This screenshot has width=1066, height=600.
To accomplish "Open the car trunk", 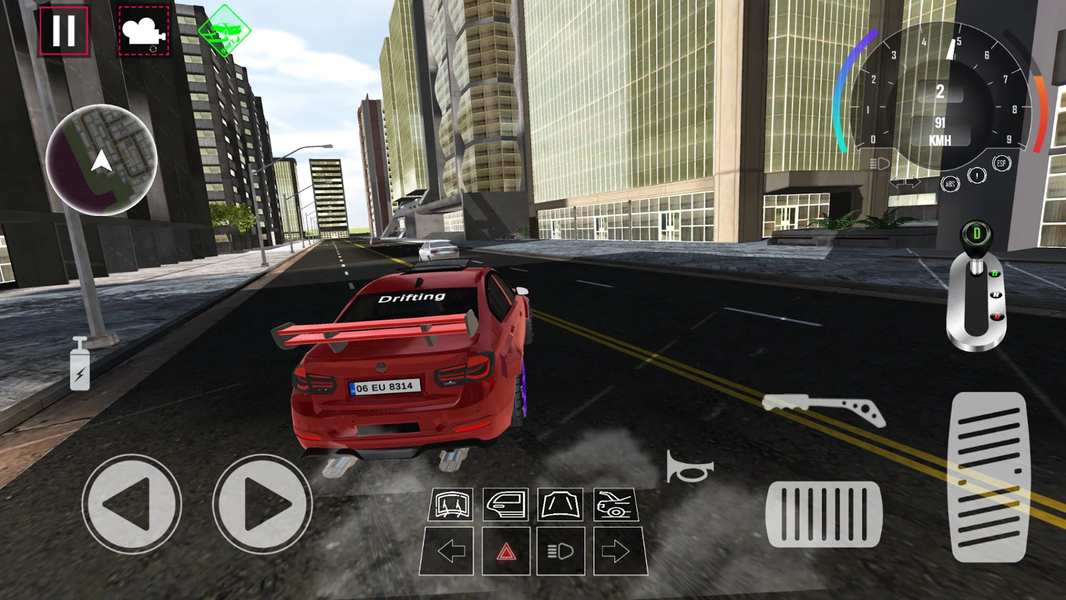I will 615,505.
